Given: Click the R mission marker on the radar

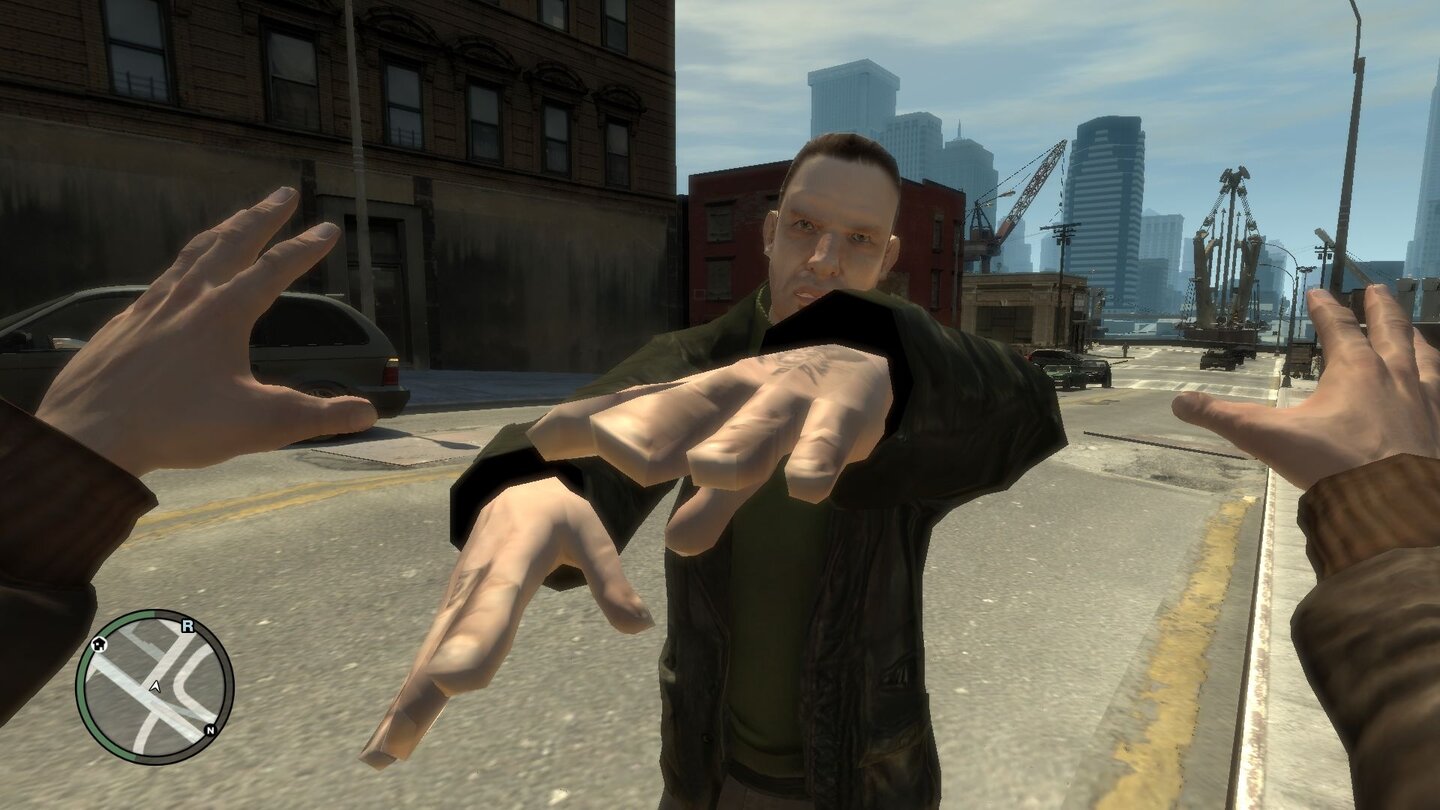Looking at the screenshot, I should pyautogui.click(x=187, y=625).
